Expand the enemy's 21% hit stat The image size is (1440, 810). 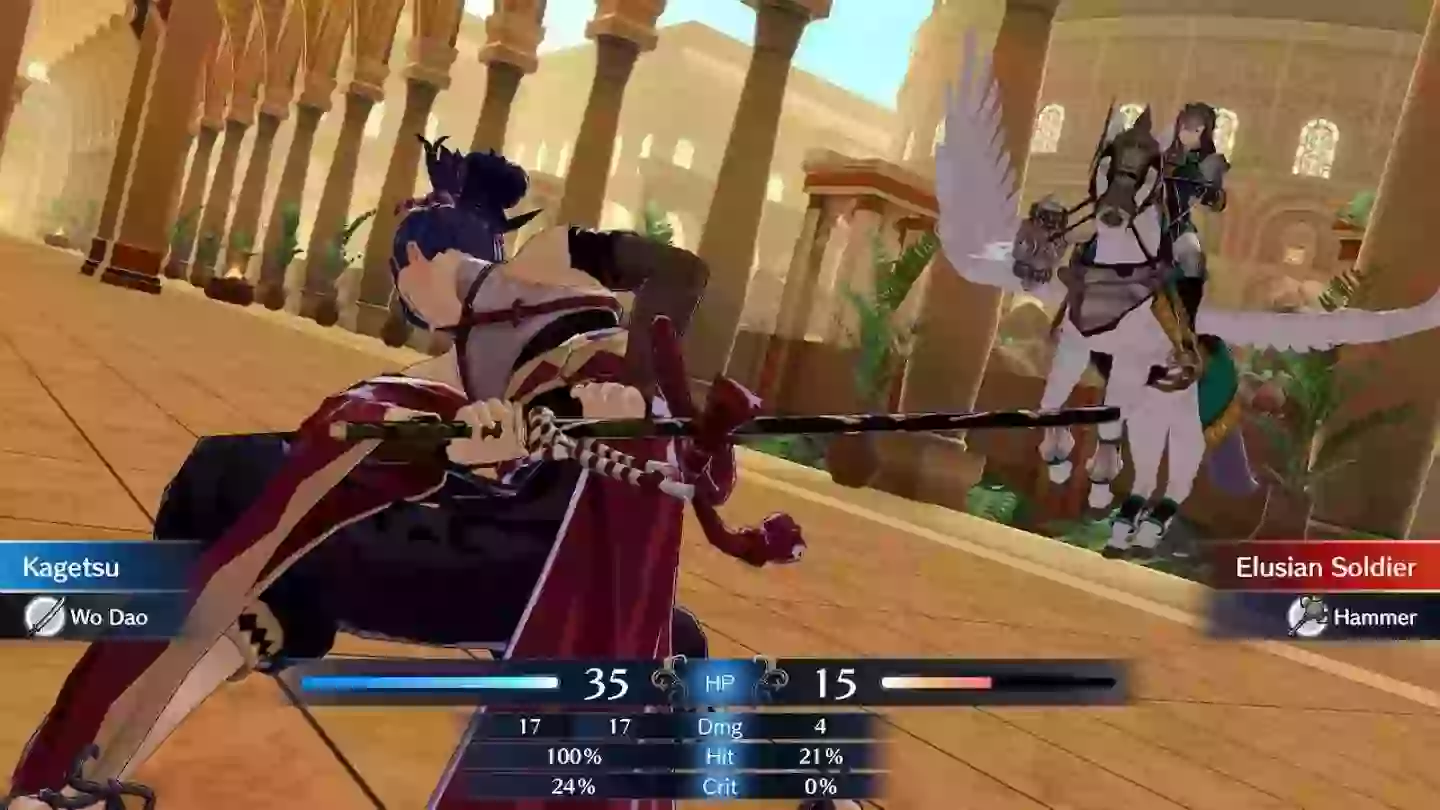[x=822, y=757]
